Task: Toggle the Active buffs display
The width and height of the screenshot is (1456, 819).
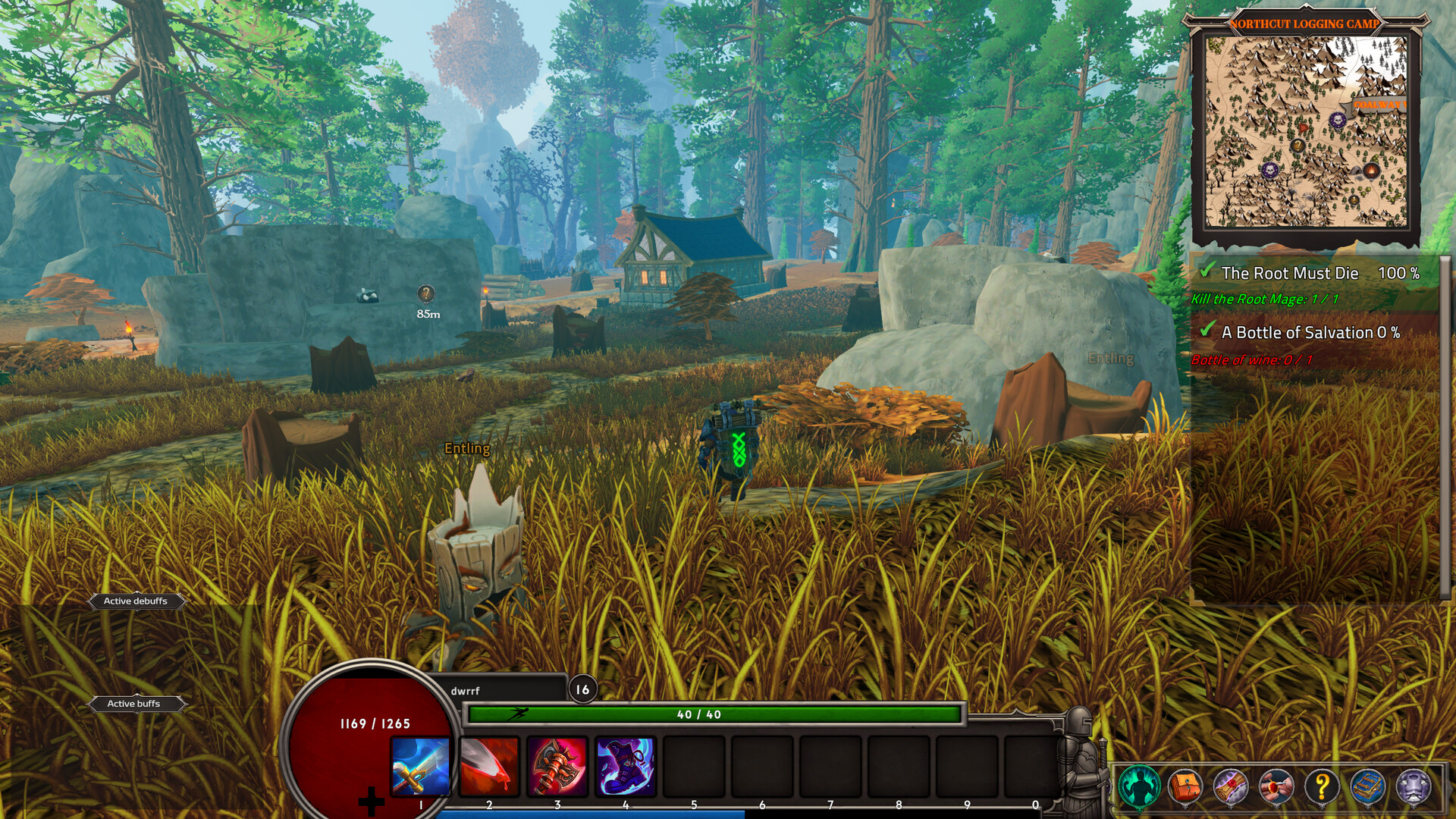Action: (x=135, y=704)
